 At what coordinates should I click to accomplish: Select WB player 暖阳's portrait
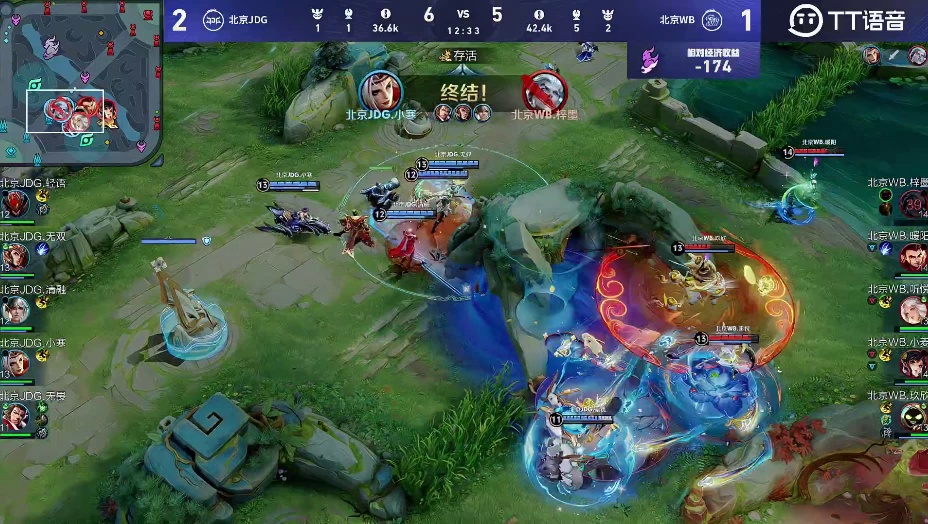pos(912,258)
